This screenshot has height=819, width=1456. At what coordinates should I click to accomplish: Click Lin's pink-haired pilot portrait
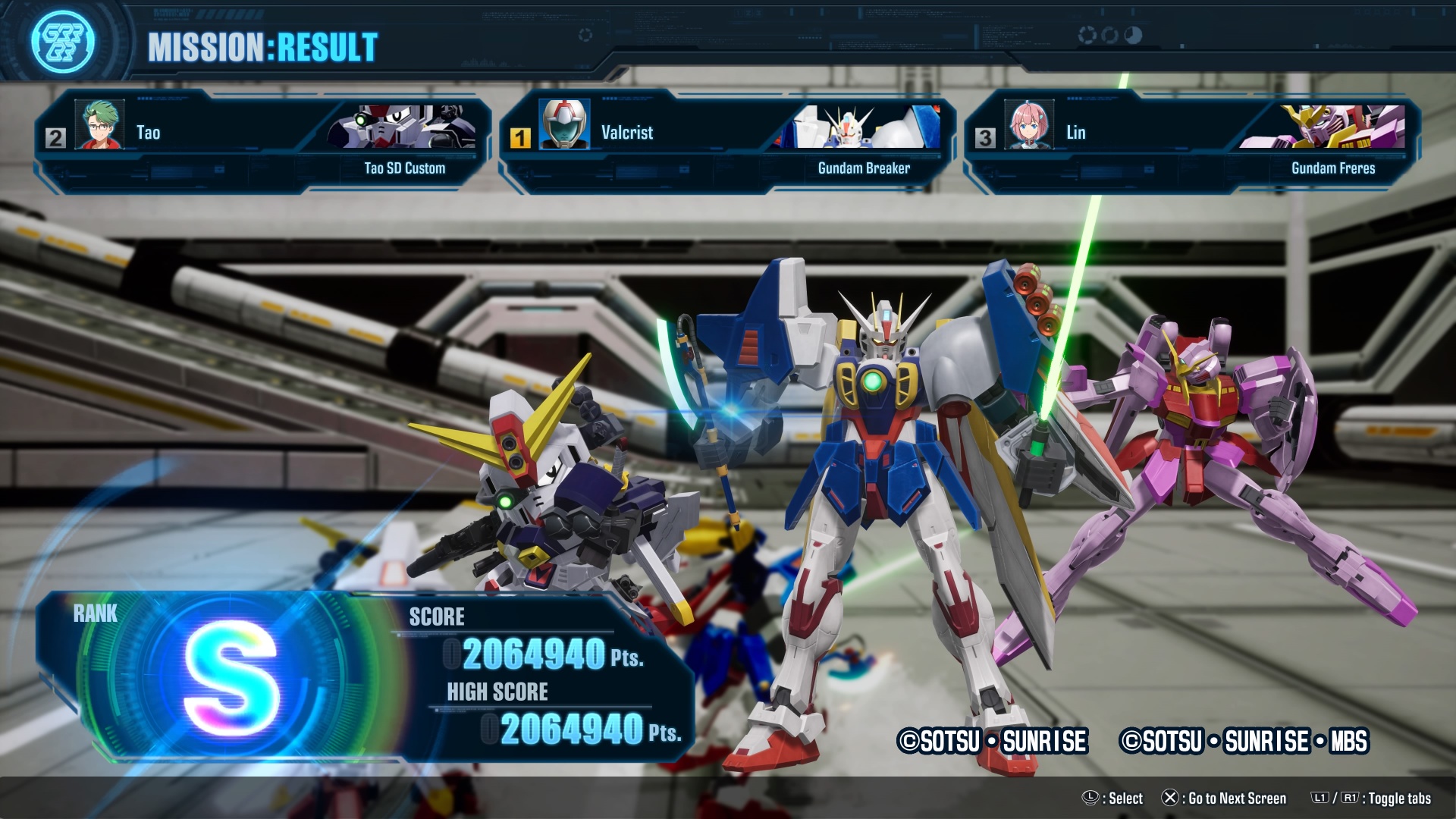point(1029,125)
